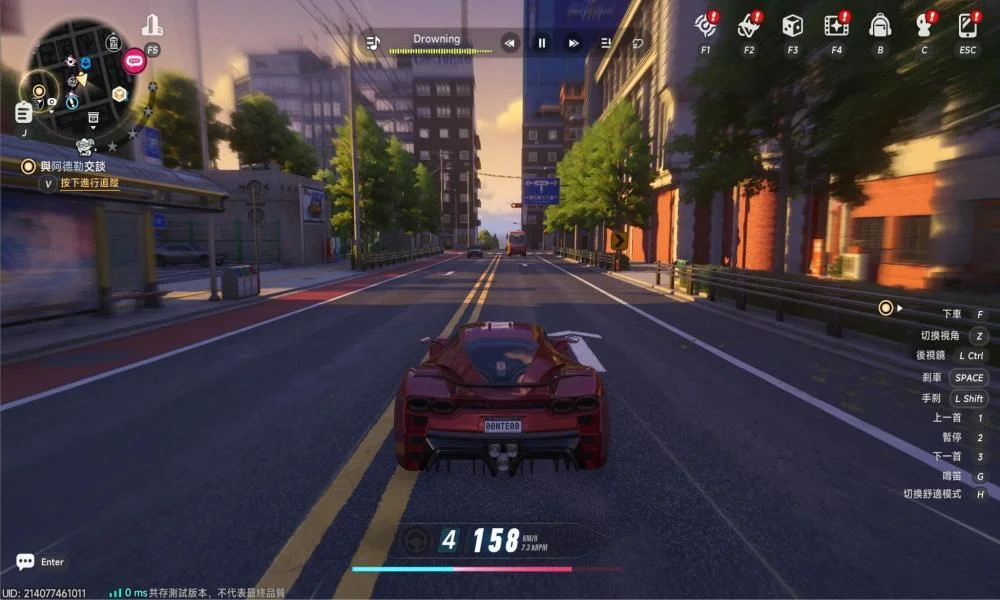The height and width of the screenshot is (600, 1000).
Task: Pause the song Drowning
Action: (x=542, y=43)
